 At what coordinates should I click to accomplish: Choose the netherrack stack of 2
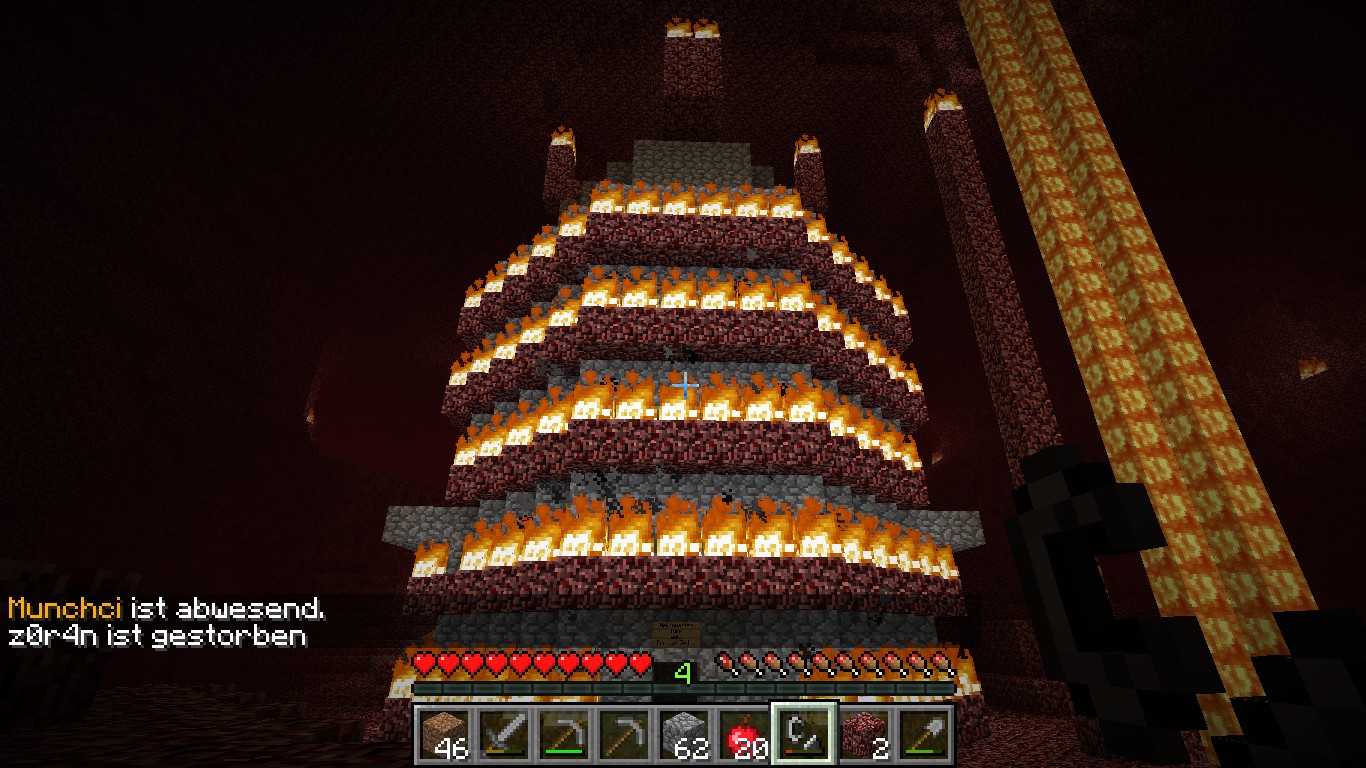coord(864,737)
